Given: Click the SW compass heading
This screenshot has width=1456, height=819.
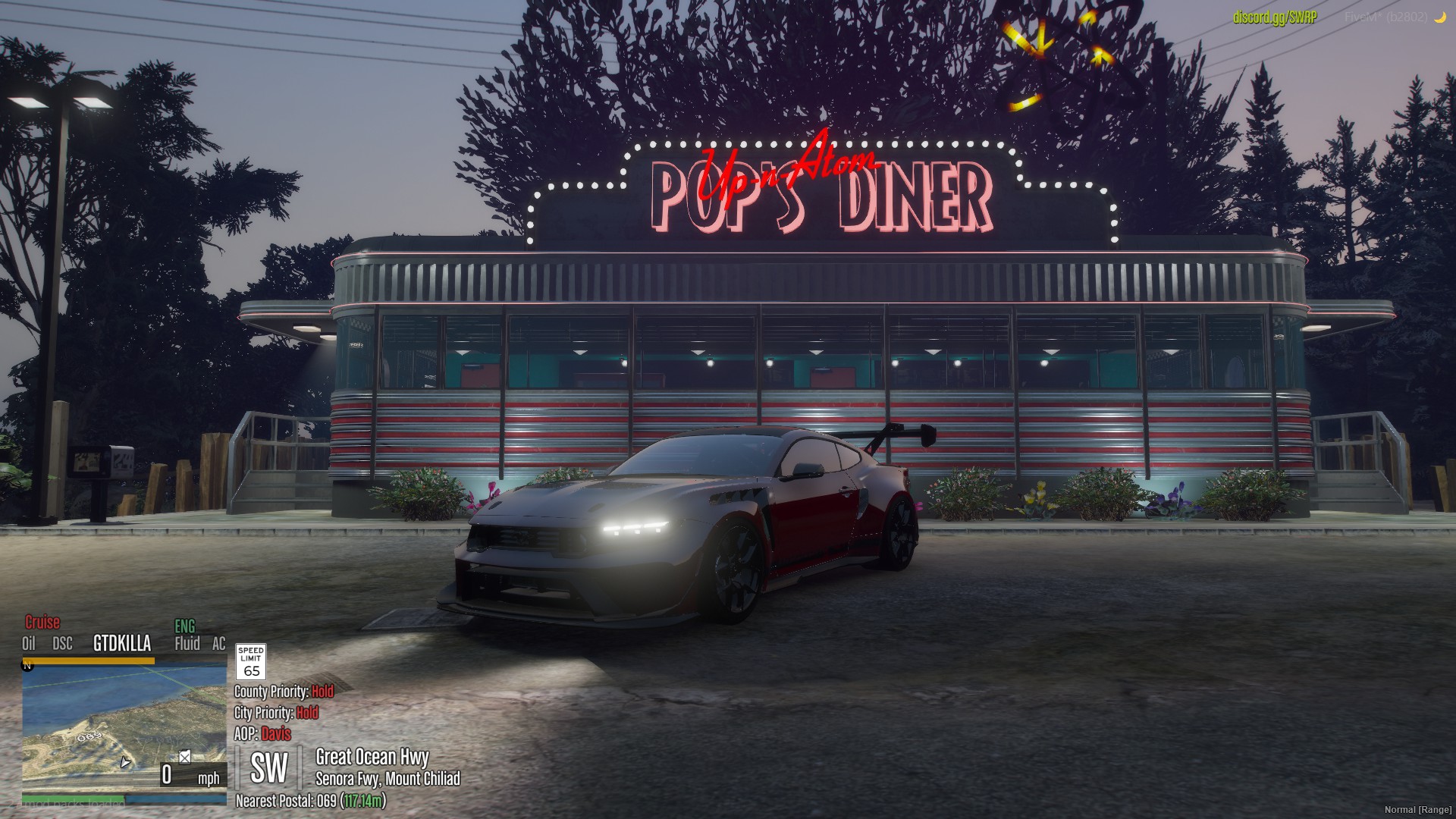Looking at the screenshot, I should [x=269, y=768].
